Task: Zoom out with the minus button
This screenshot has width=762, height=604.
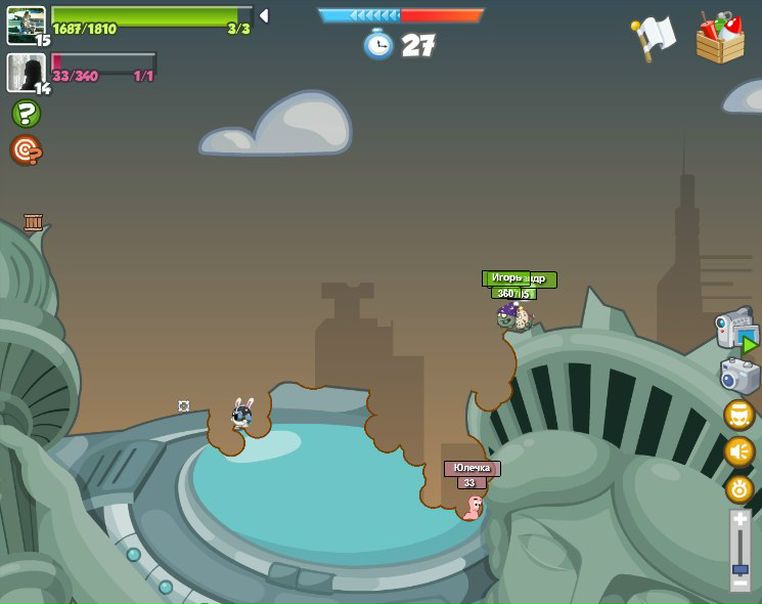Action: coord(740,582)
